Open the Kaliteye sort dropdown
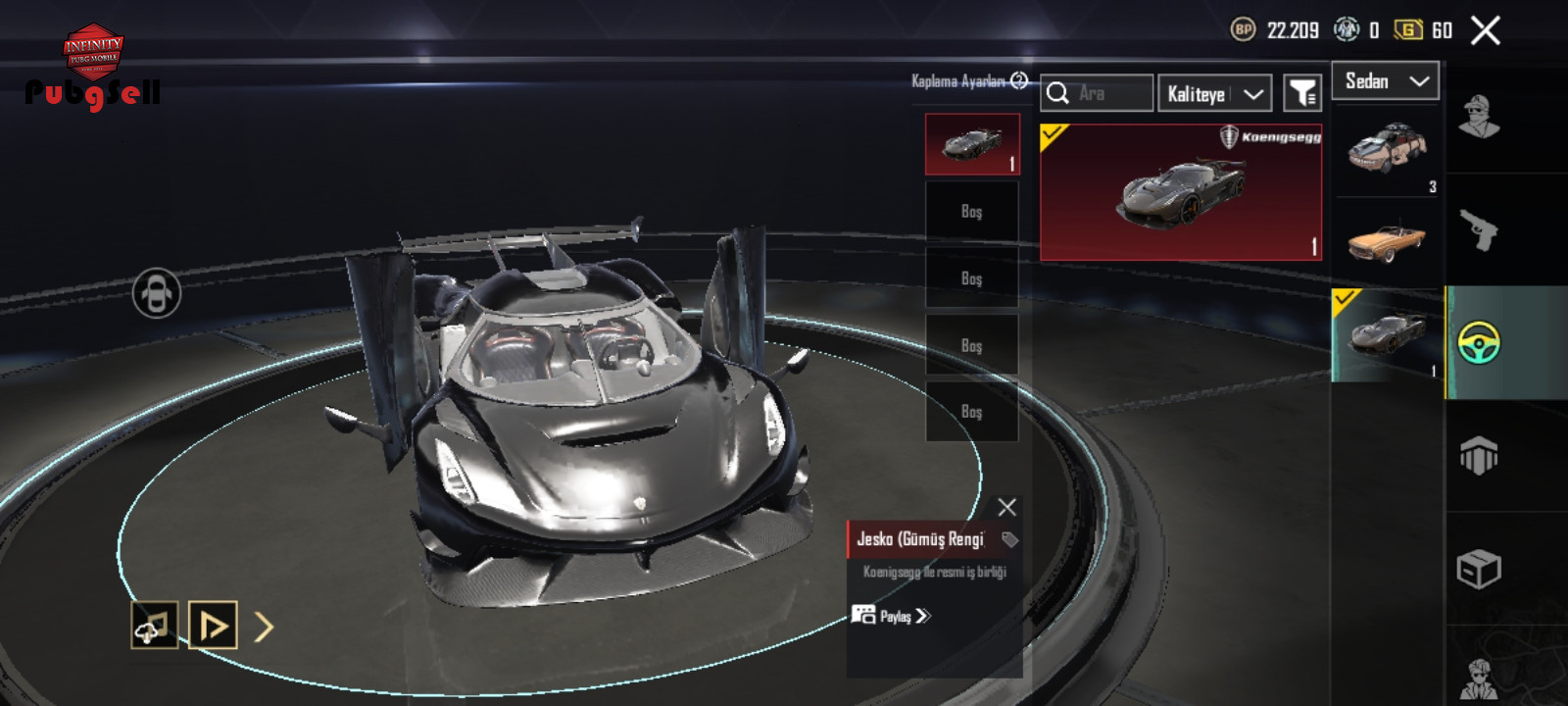Viewport: 1568px width, 706px height. [1214, 94]
